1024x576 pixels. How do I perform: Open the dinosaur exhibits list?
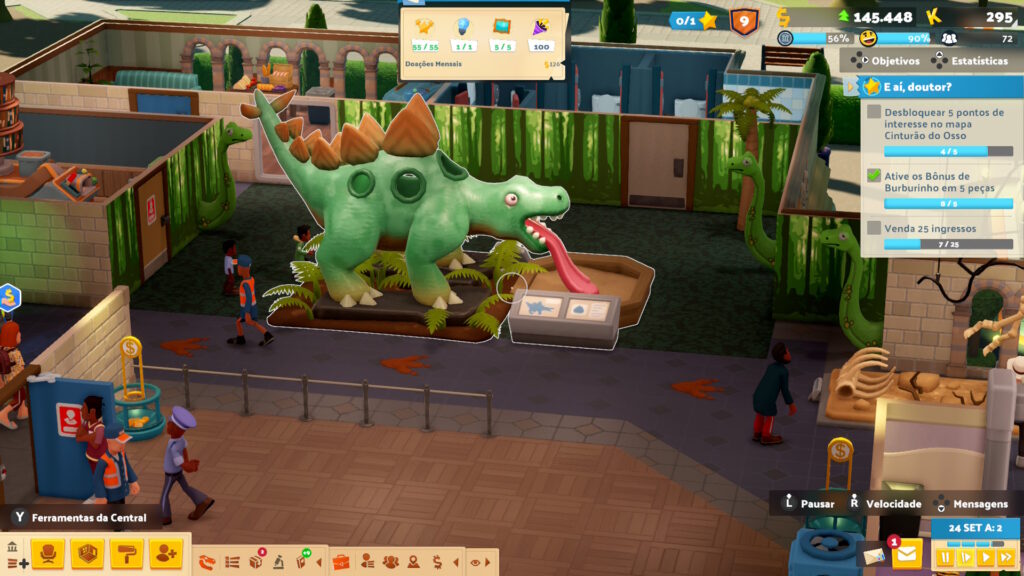tap(208, 562)
